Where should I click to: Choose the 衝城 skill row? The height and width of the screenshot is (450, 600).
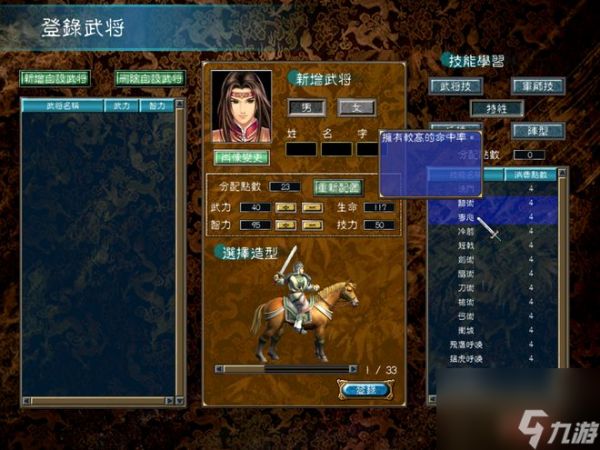(469, 329)
